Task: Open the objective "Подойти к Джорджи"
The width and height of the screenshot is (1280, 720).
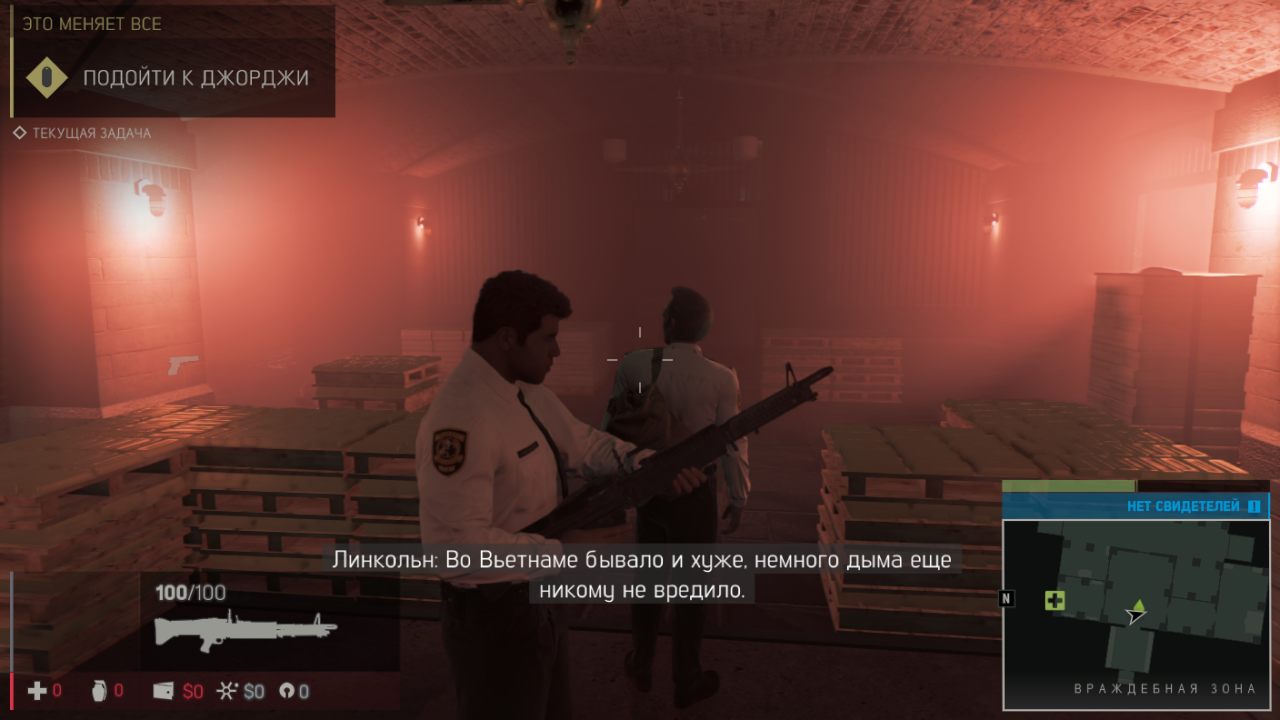Action: click(x=196, y=78)
